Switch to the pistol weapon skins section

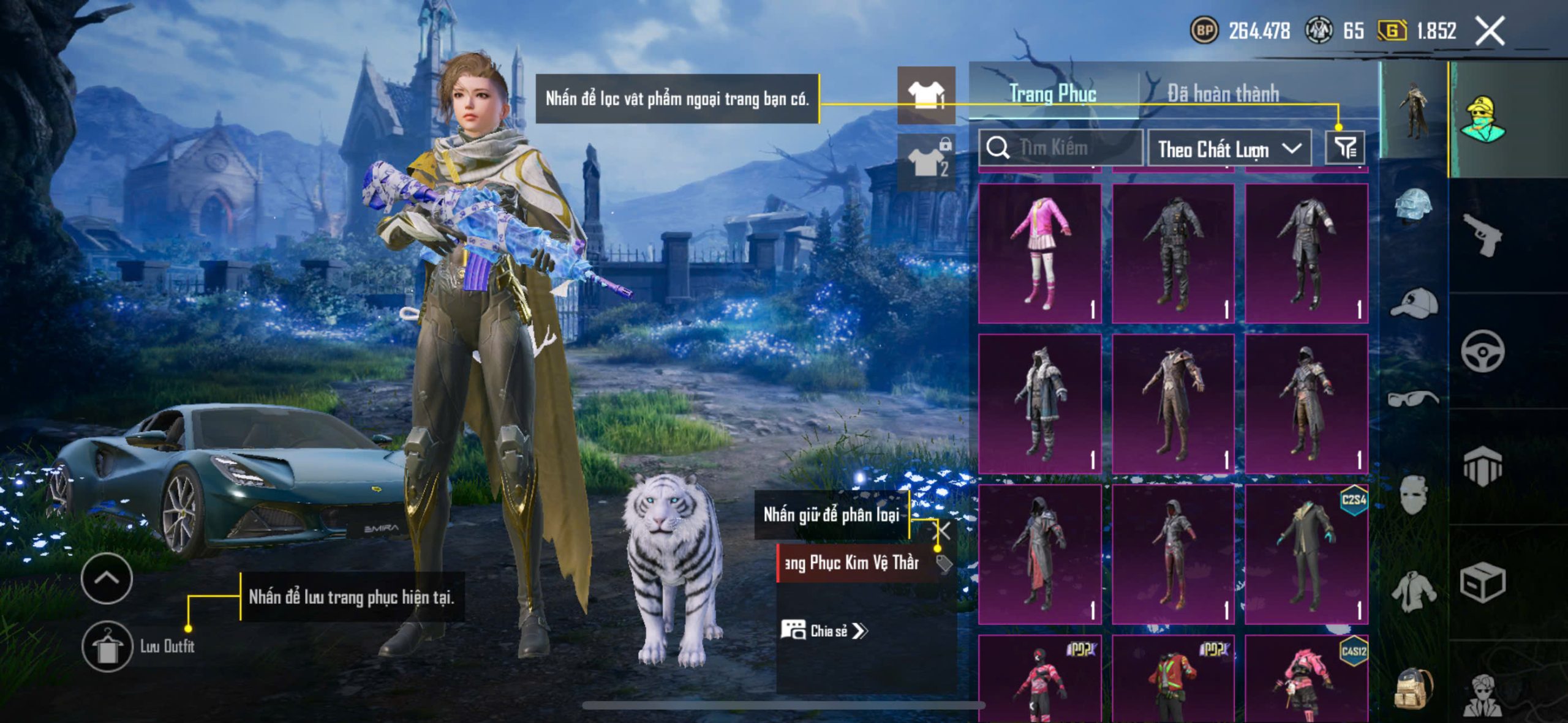(x=1482, y=234)
